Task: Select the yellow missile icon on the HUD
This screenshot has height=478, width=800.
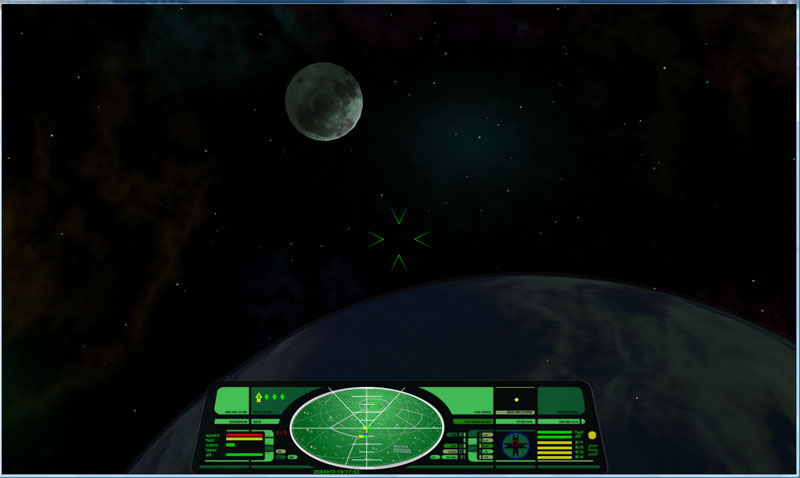Action: [x=259, y=398]
